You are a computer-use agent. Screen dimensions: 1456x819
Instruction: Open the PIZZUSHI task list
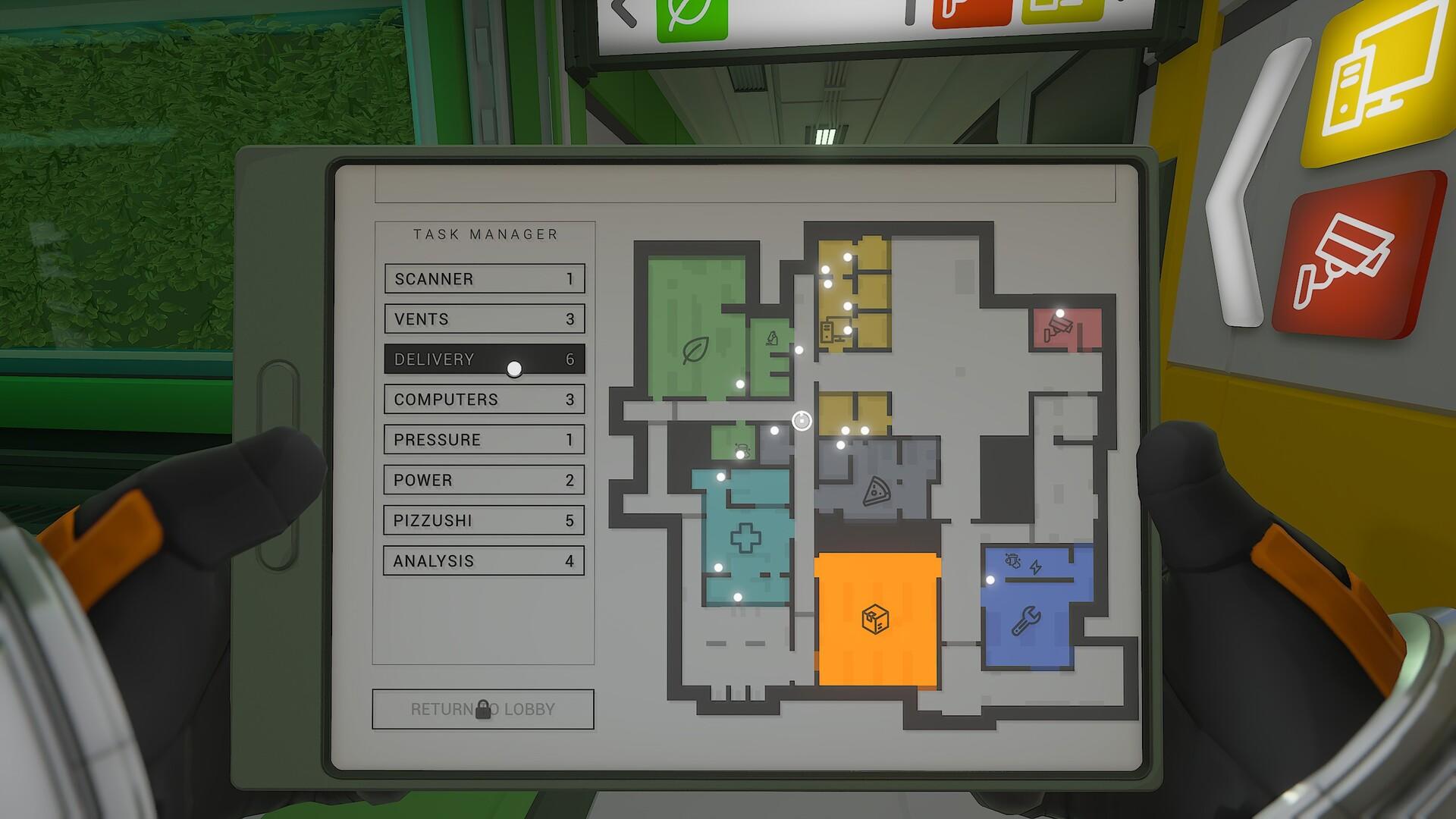pos(484,520)
